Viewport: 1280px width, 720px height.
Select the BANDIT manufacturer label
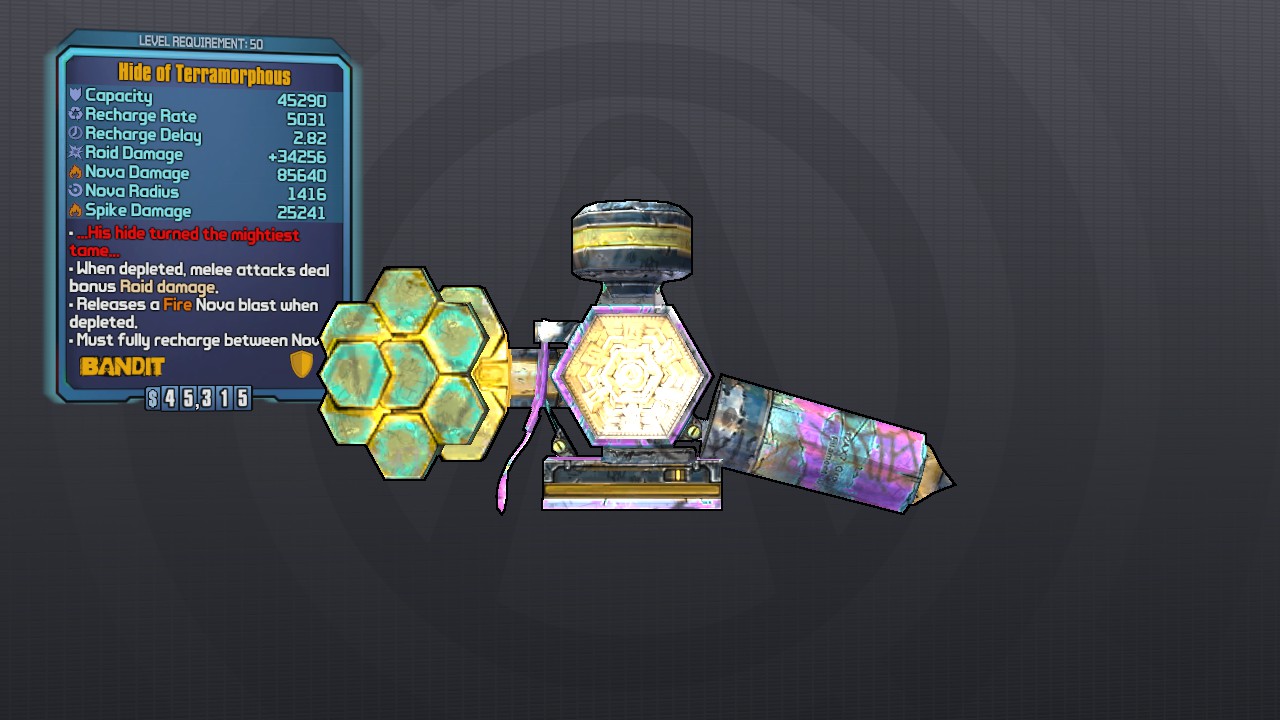click(x=121, y=366)
